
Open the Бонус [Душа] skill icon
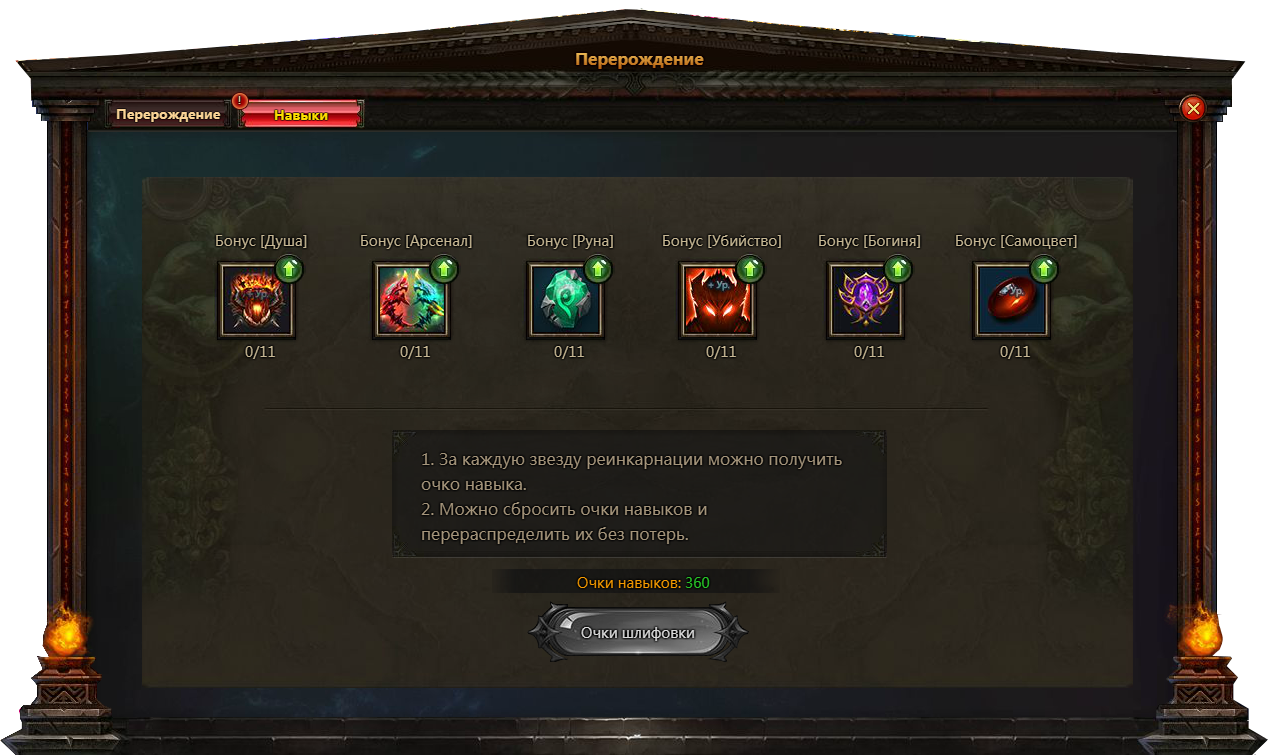(x=256, y=301)
